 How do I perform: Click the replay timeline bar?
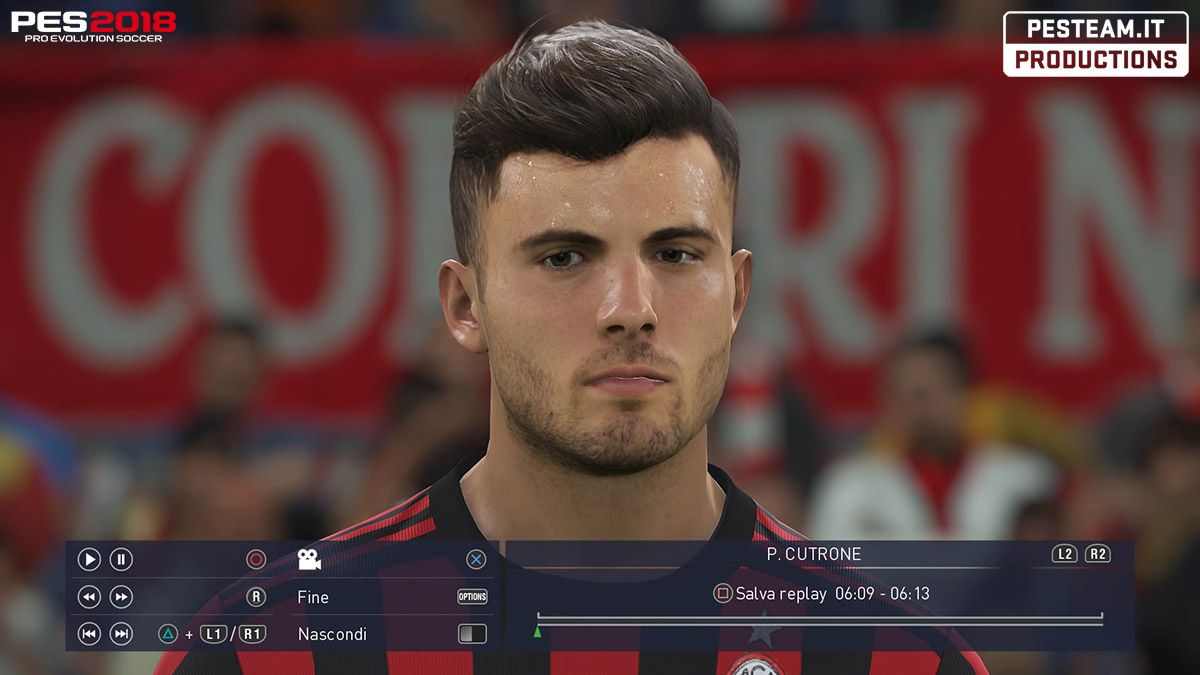tap(820, 620)
